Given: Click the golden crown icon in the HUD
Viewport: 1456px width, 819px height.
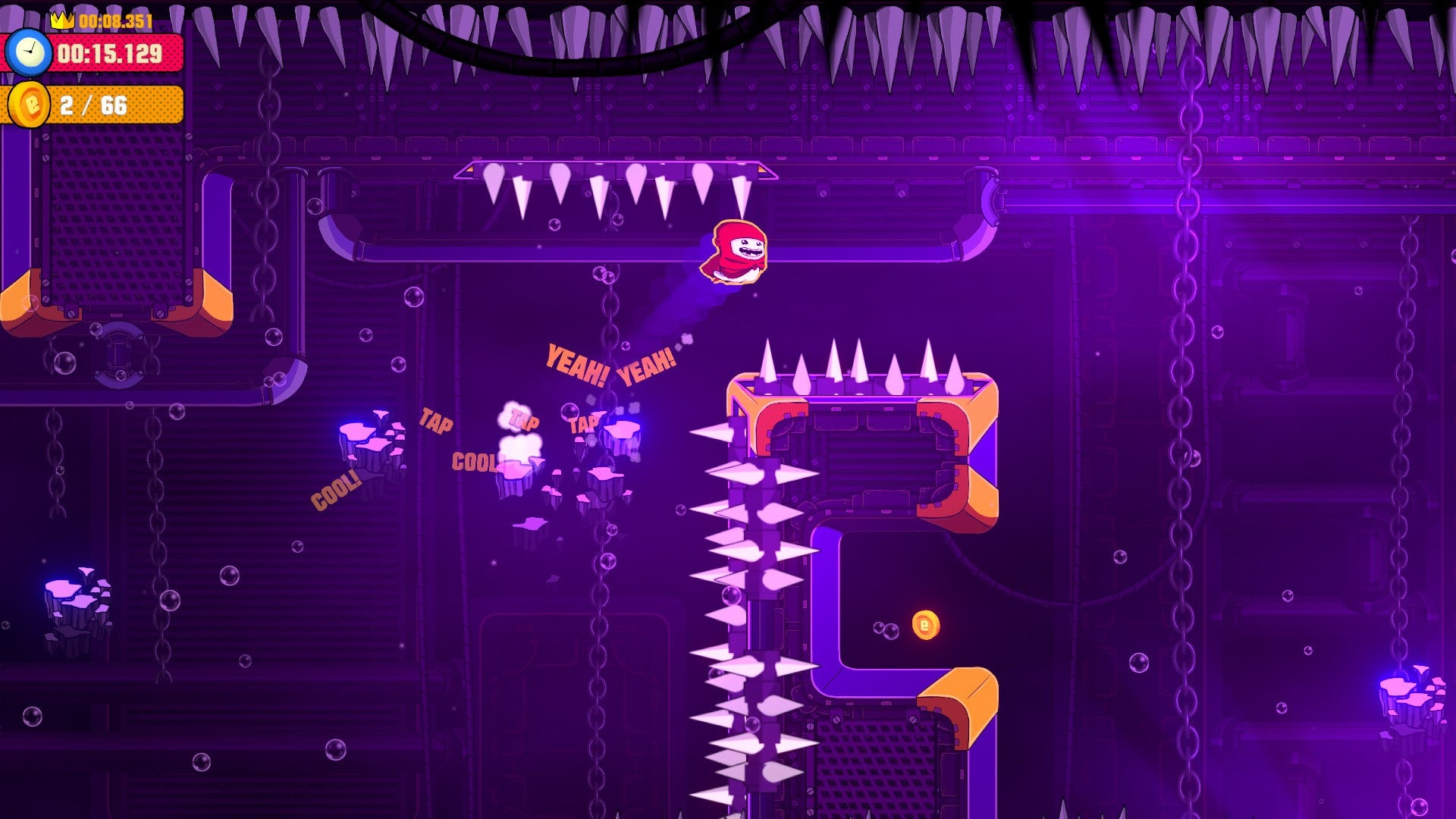Looking at the screenshot, I should tap(64, 20).
